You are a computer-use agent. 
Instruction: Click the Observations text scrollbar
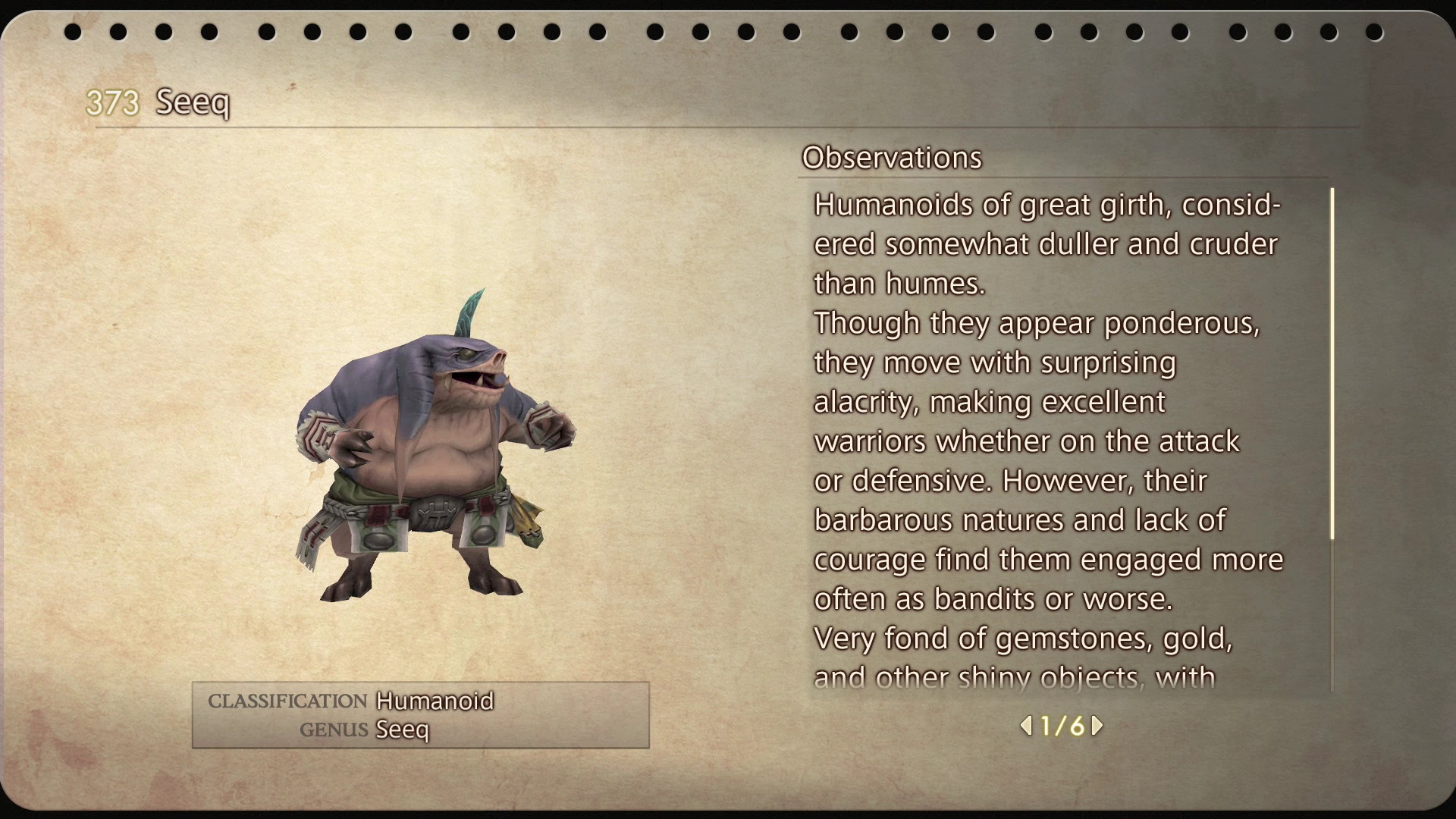click(x=1332, y=364)
